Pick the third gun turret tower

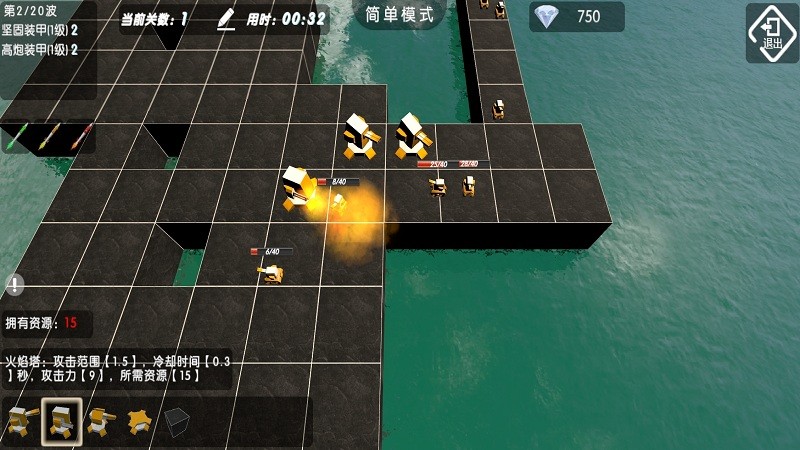pos(98,421)
